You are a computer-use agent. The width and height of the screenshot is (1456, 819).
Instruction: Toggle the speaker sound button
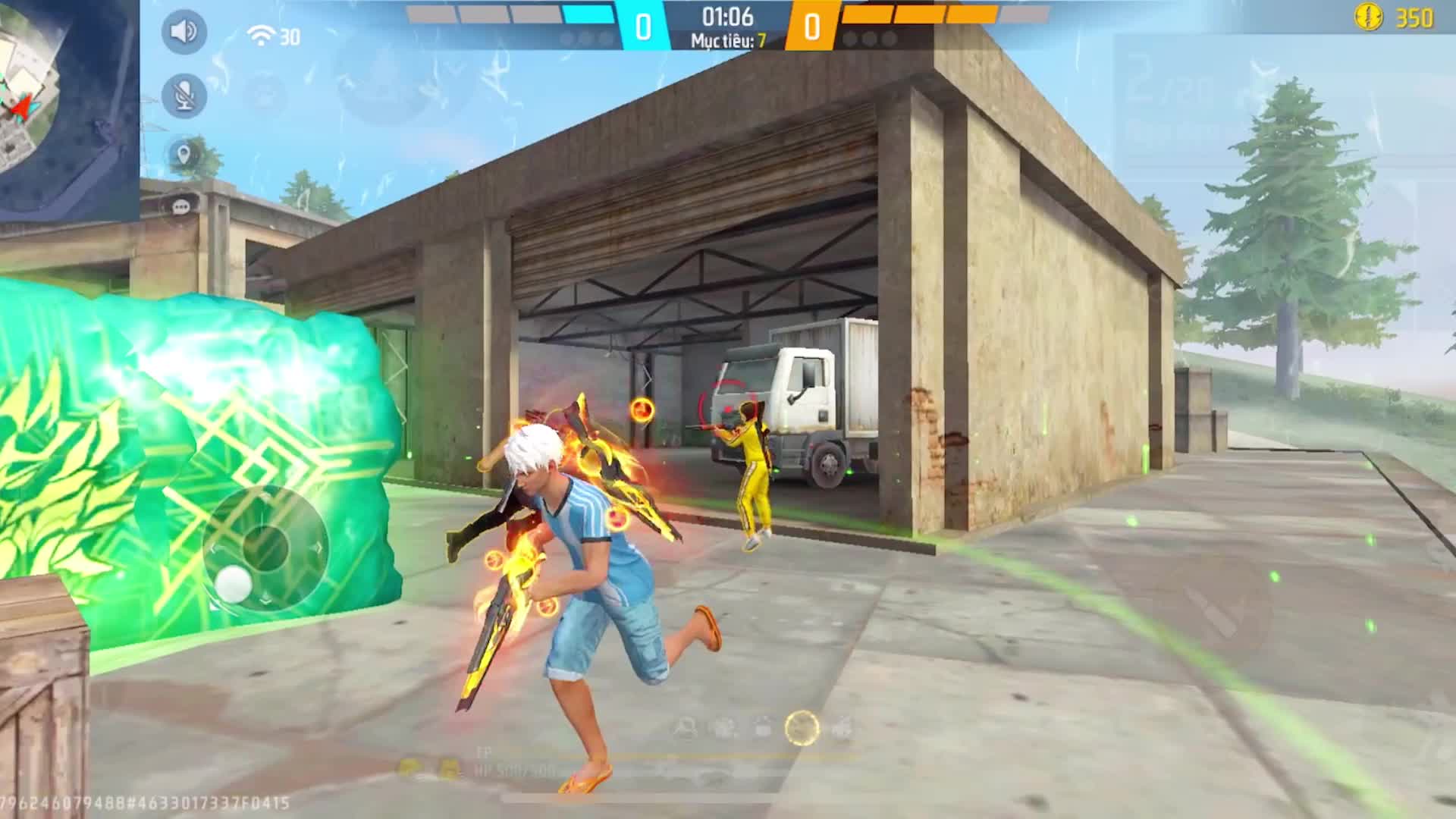pos(184,32)
